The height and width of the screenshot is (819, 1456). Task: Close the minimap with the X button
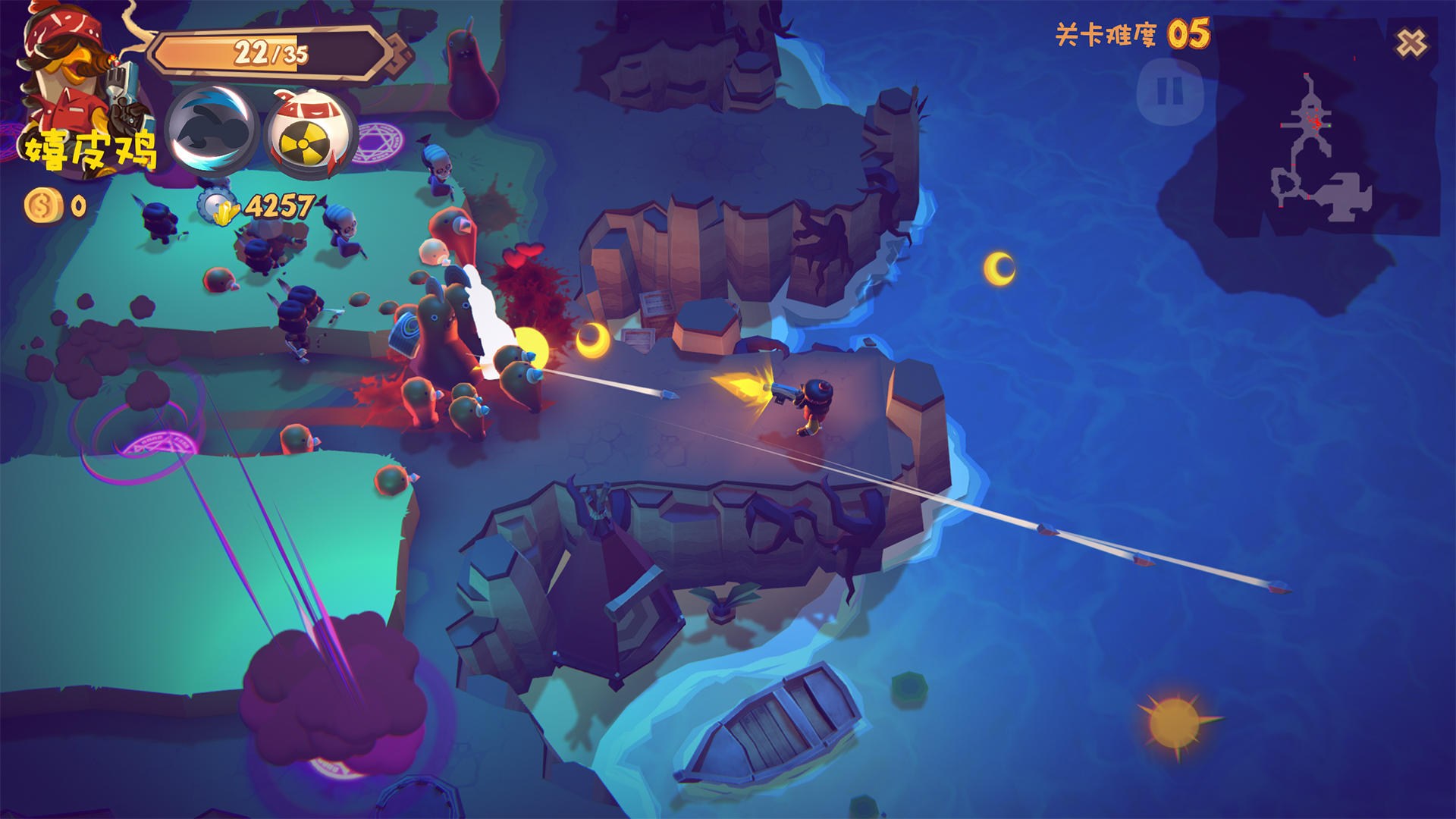pyautogui.click(x=1411, y=43)
